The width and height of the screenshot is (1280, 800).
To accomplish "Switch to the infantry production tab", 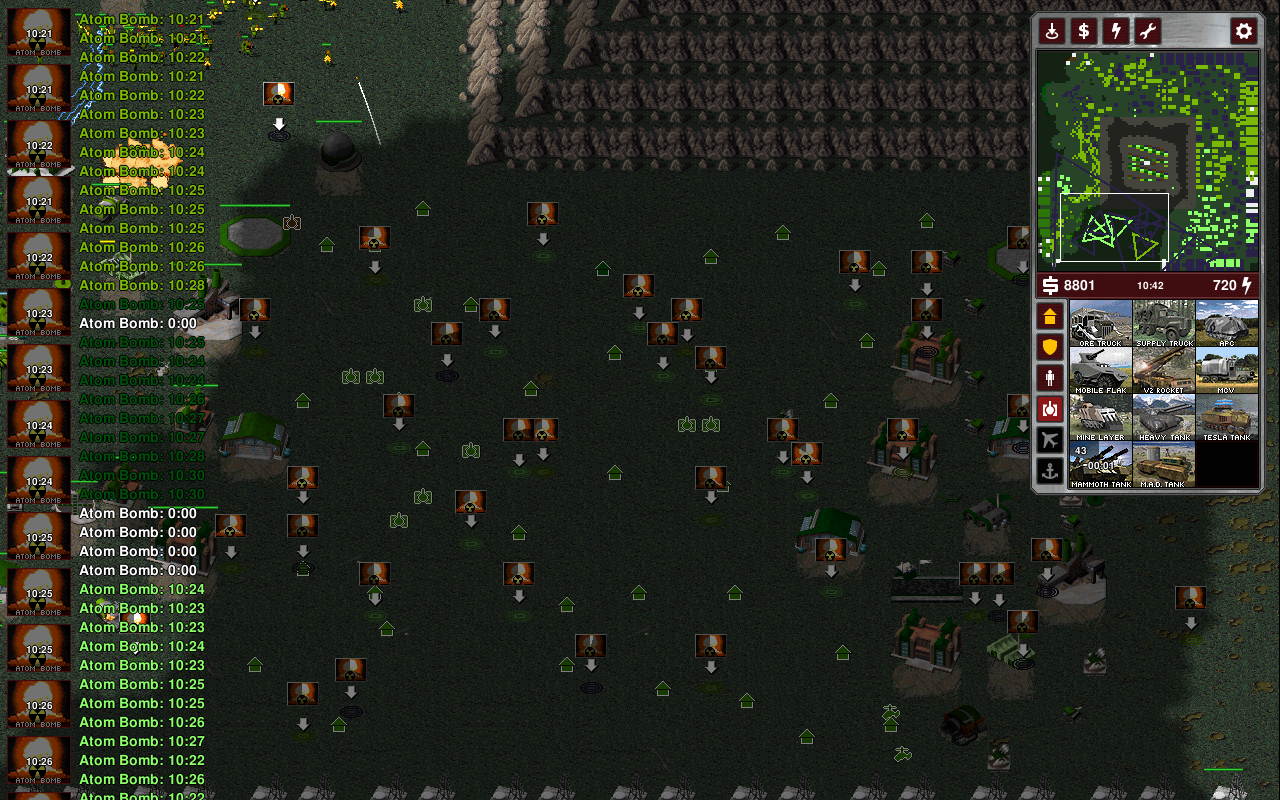I will [x=1049, y=378].
